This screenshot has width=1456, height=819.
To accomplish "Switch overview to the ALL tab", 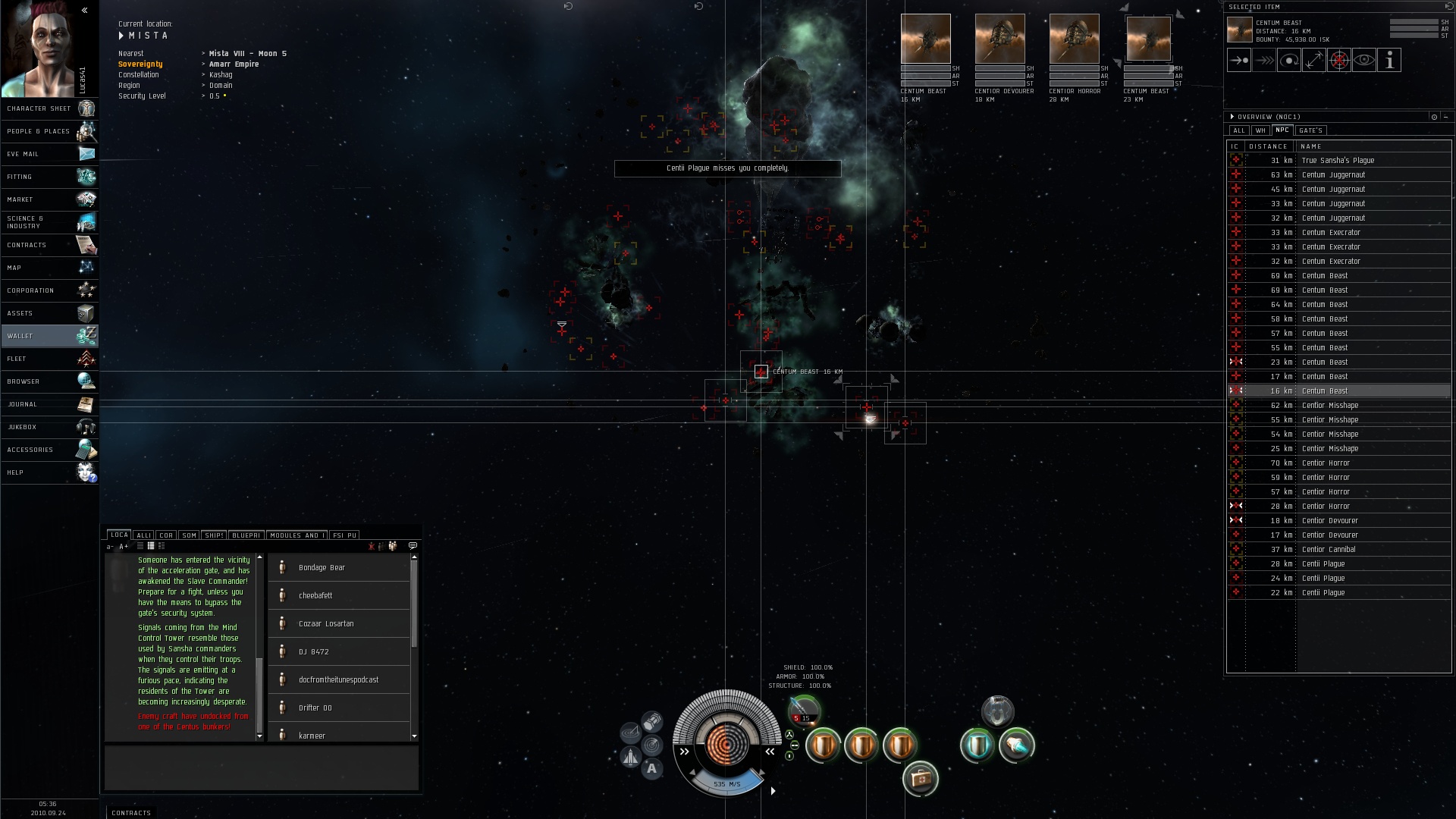I will pyautogui.click(x=1239, y=130).
